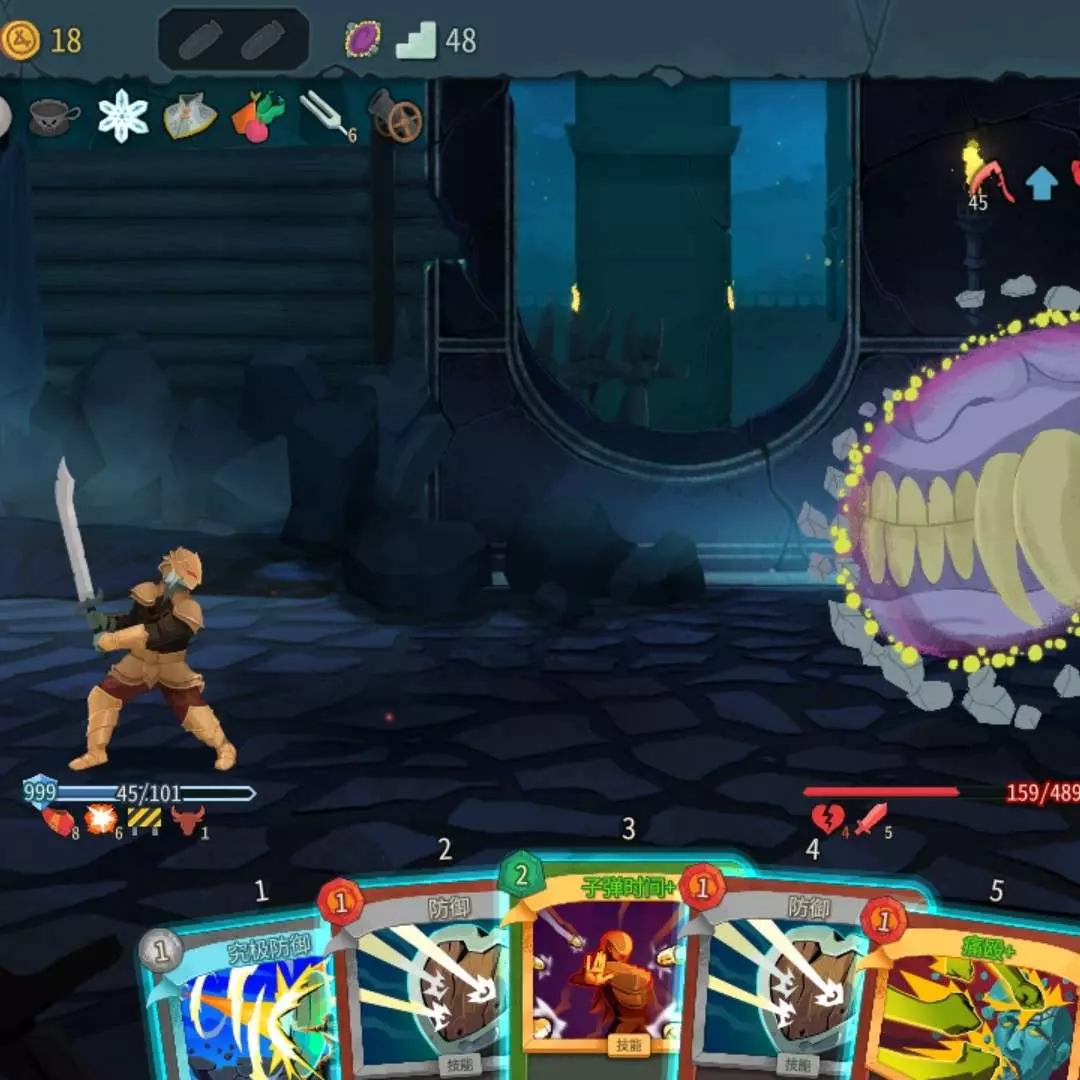The height and width of the screenshot is (1080, 1080).
Task: Check the enemy's broken heart debuff
Action: [x=829, y=820]
